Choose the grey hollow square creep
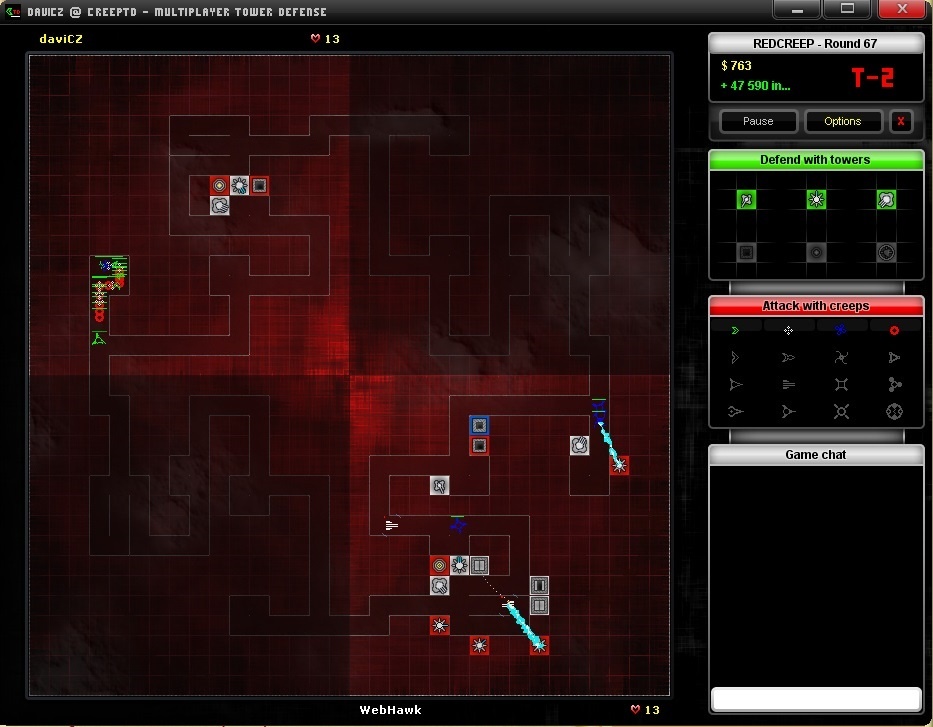 (x=841, y=384)
